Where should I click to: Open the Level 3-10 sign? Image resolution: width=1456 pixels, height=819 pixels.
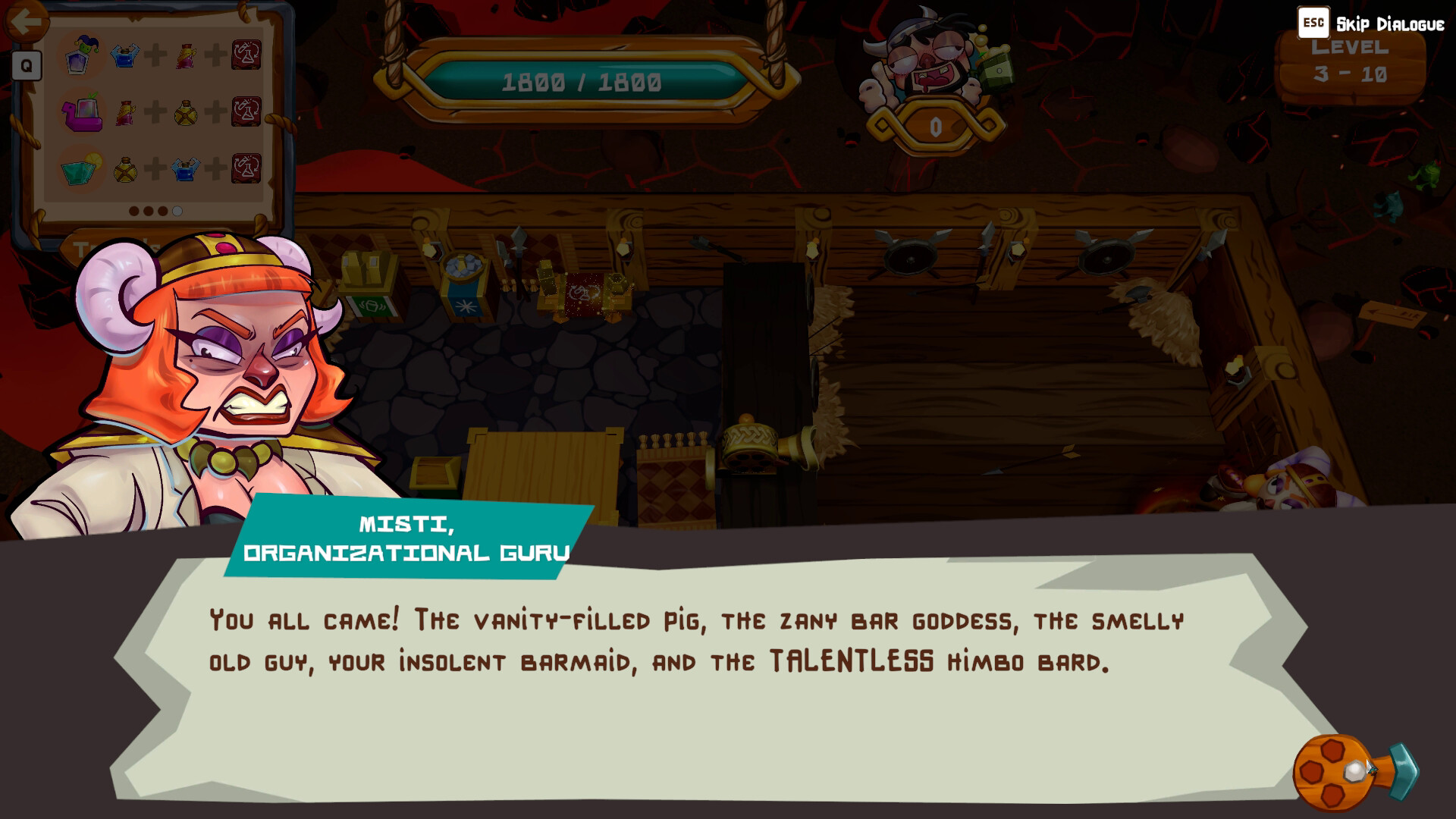(x=1350, y=64)
